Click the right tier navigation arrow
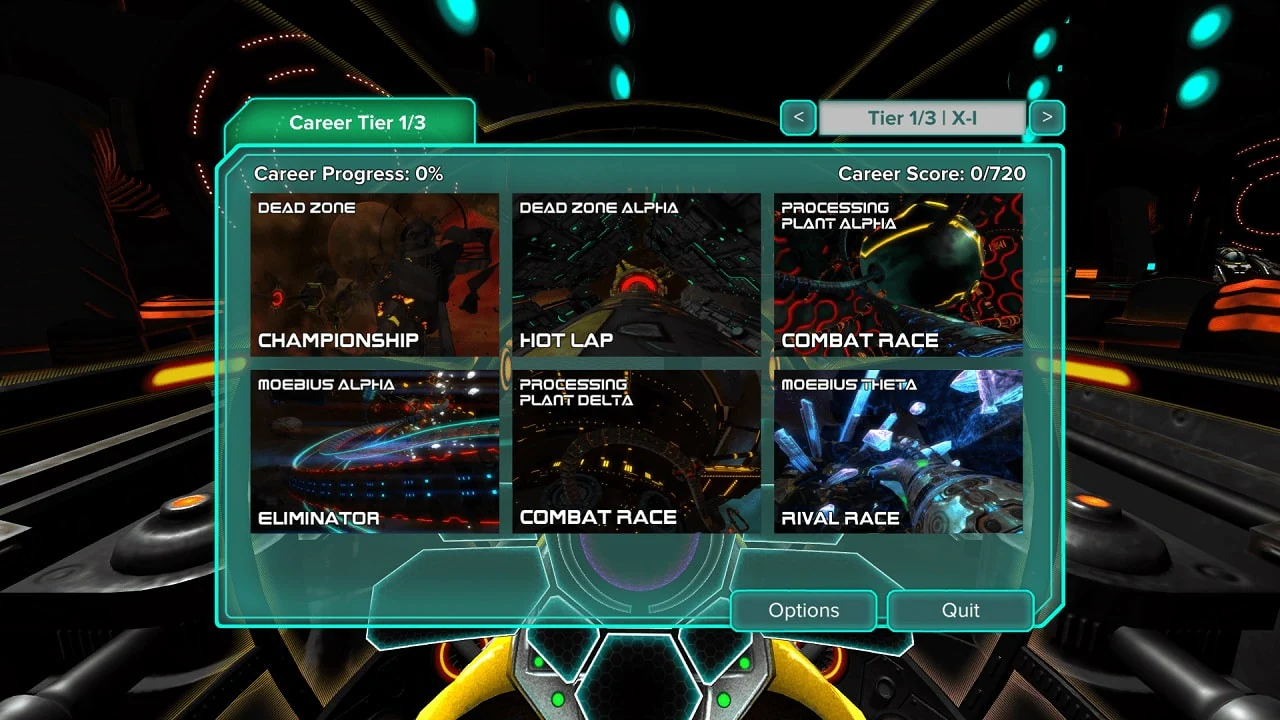The height and width of the screenshot is (720, 1280). tap(1046, 117)
